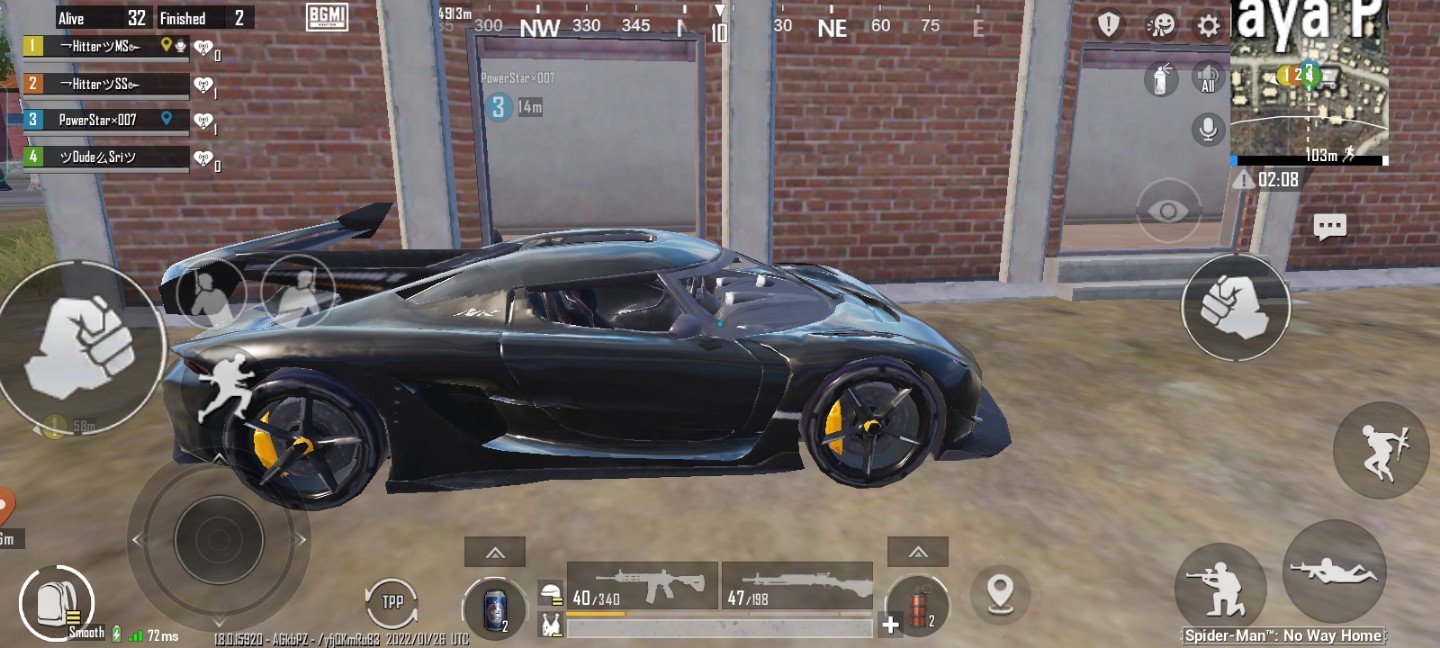
Task: Open the quick chat speech bubble
Action: point(1330,228)
